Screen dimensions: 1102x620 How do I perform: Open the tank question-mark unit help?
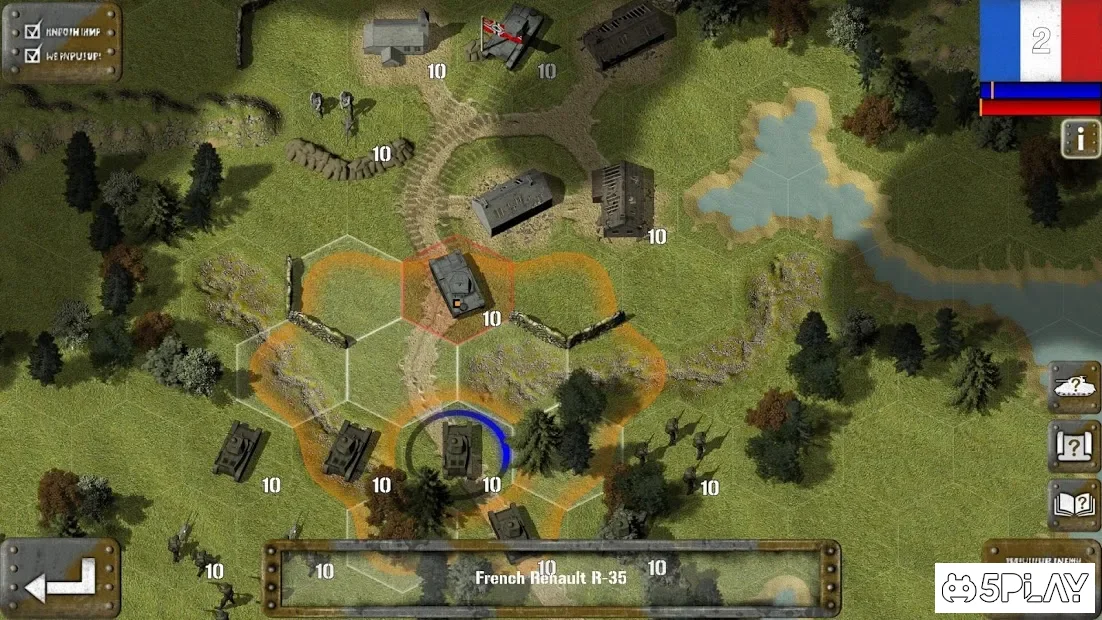pos(1074,388)
